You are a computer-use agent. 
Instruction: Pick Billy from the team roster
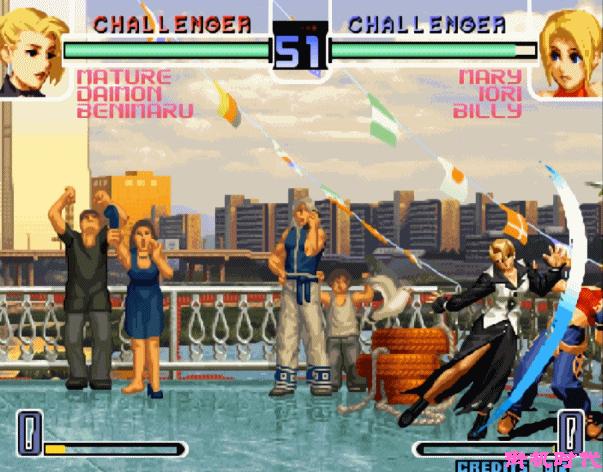coord(487,111)
